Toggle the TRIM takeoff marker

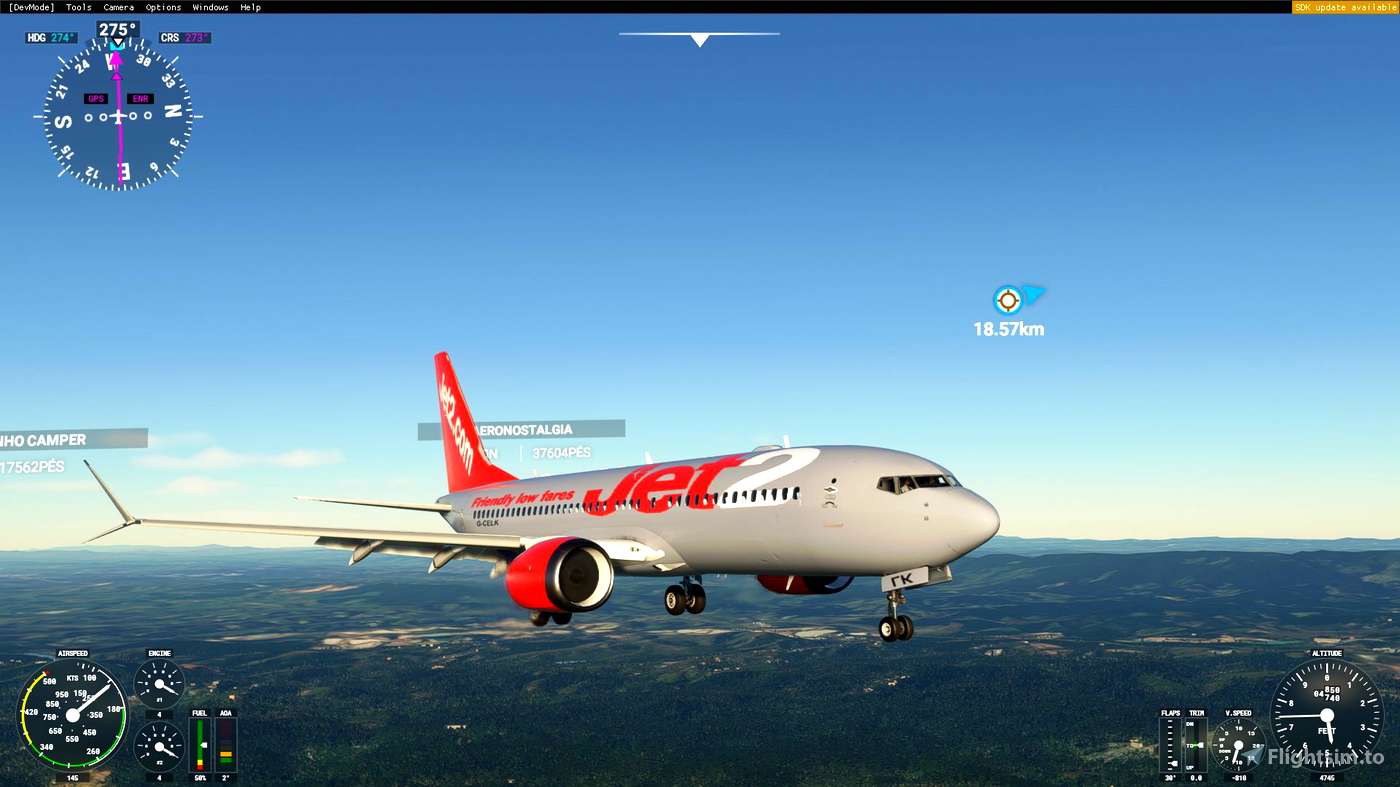1194,743
